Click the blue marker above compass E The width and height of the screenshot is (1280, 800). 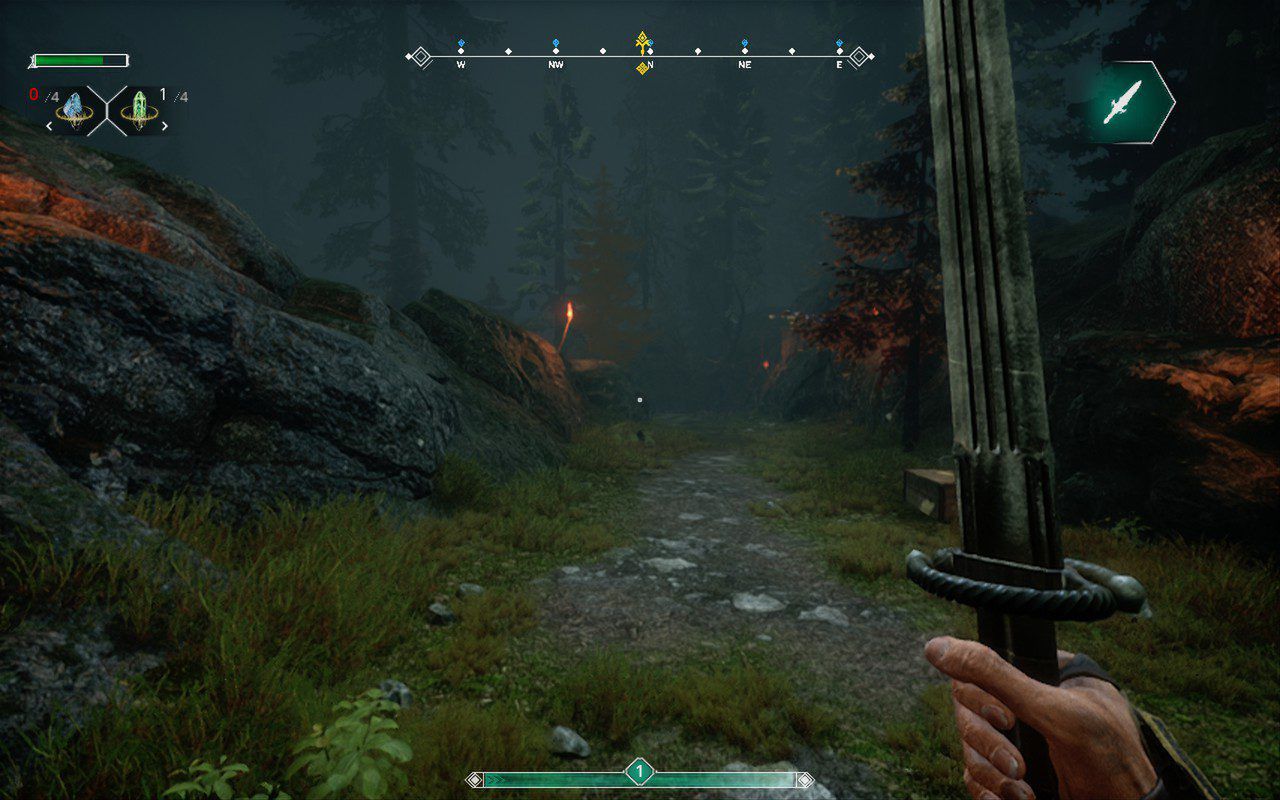[x=840, y=44]
